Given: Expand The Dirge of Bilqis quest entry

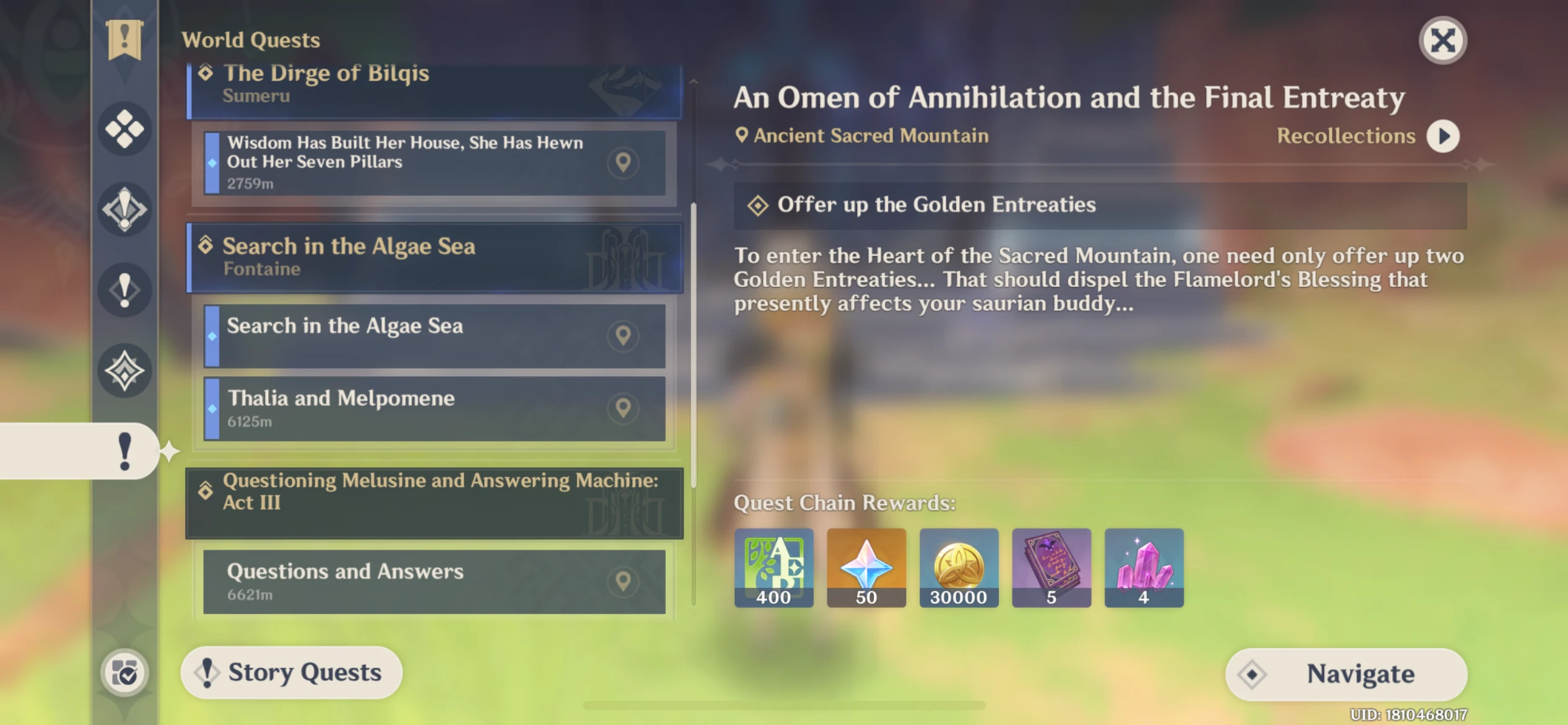Looking at the screenshot, I should [433, 82].
